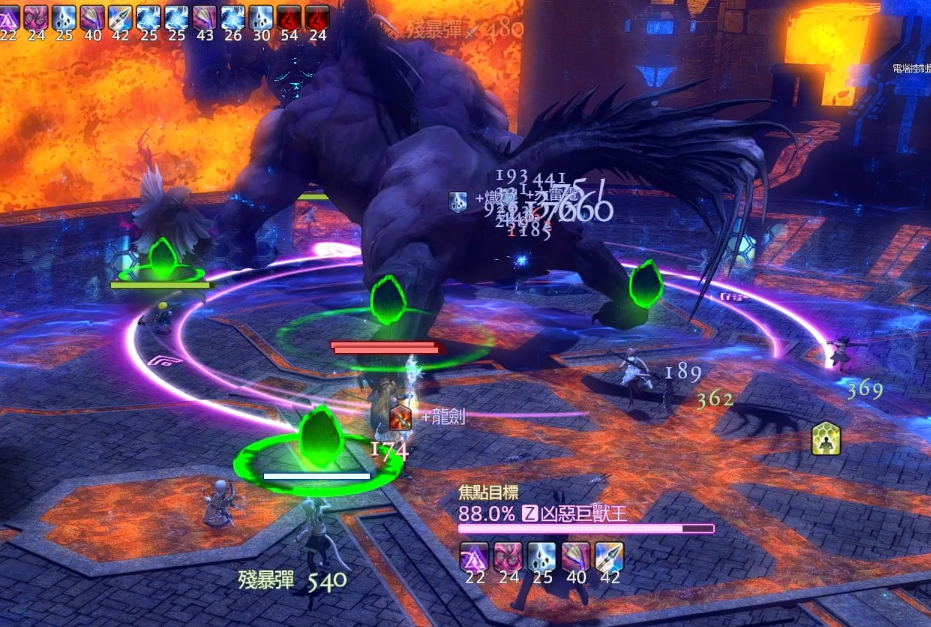The height and width of the screenshot is (627, 931).
Task: Click the purple triangle debuff under focus target
Action: [x=473, y=557]
